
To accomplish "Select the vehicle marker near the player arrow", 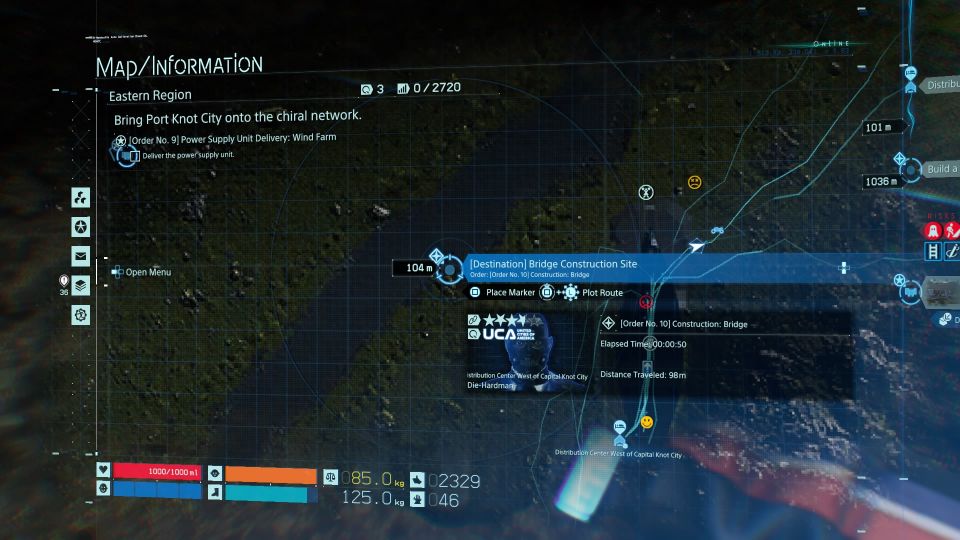I will click(717, 231).
